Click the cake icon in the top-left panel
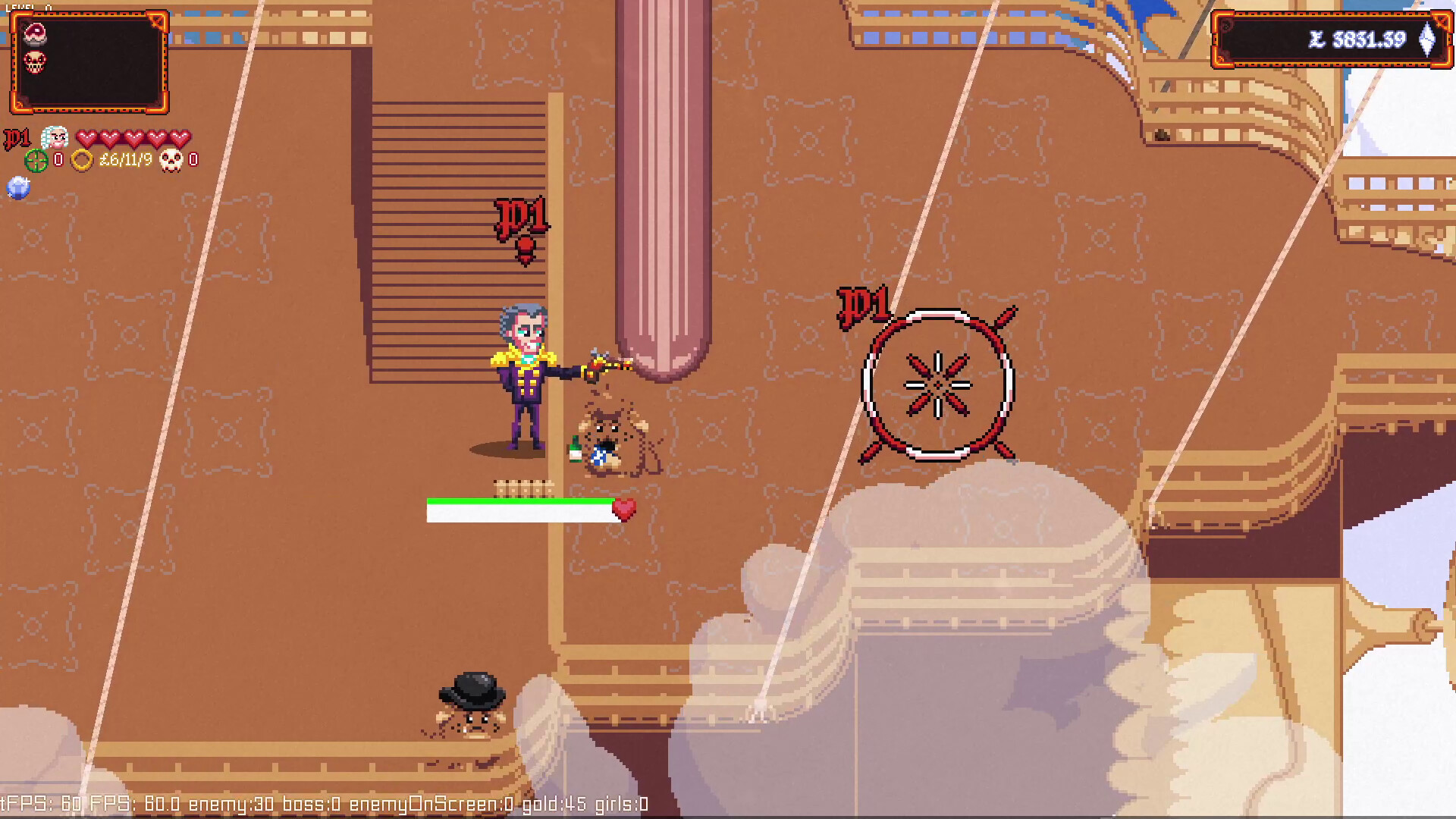This screenshot has width=1456, height=819. (34, 33)
